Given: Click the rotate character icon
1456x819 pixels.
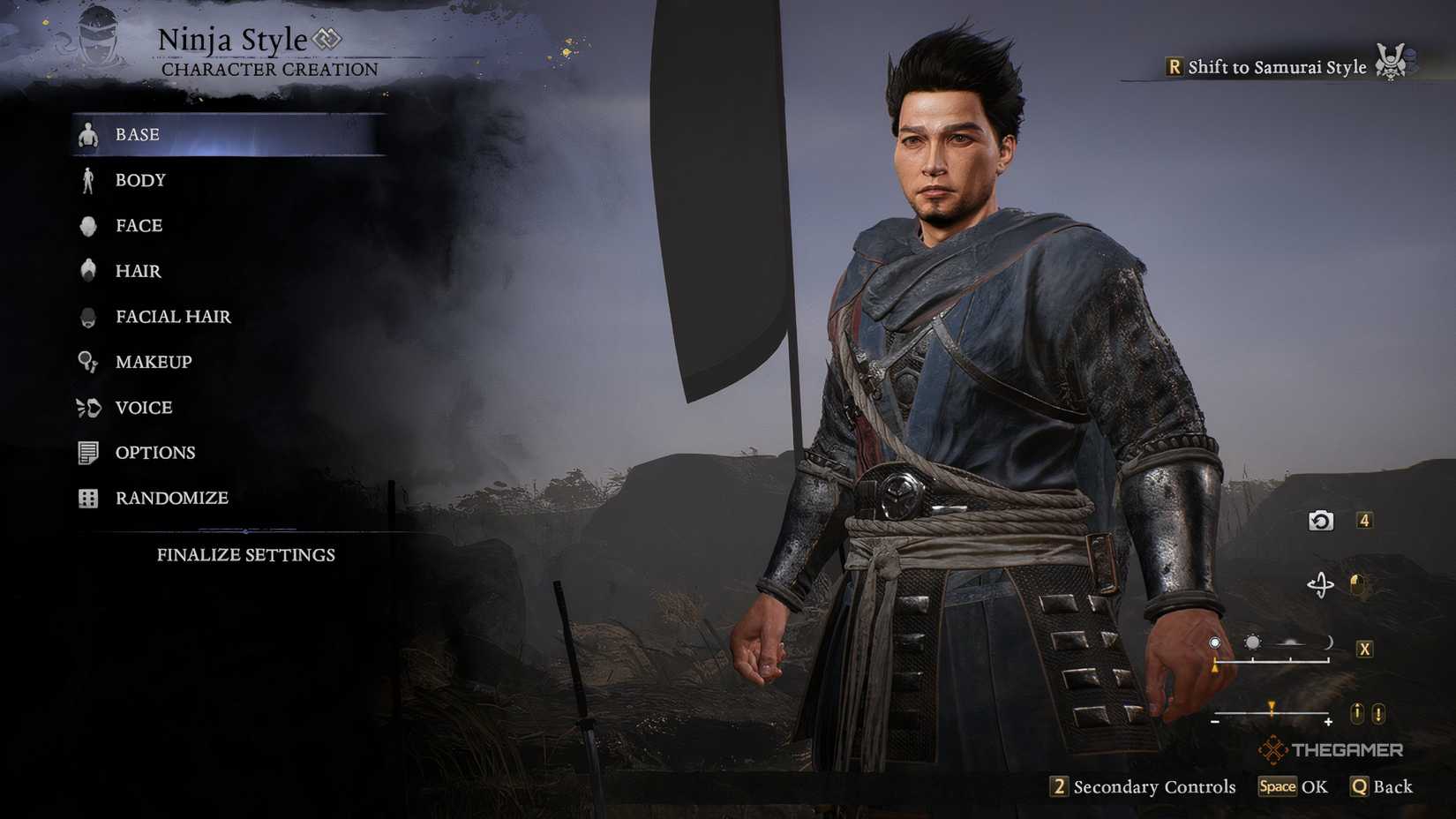Looking at the screenshot, I should 1321,585.
